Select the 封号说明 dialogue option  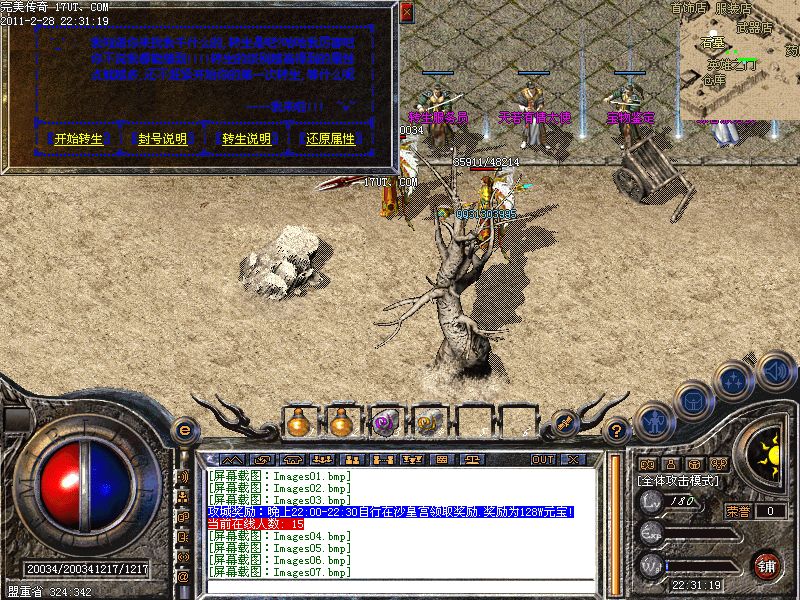pyautogui.click(x=162, y=139)
